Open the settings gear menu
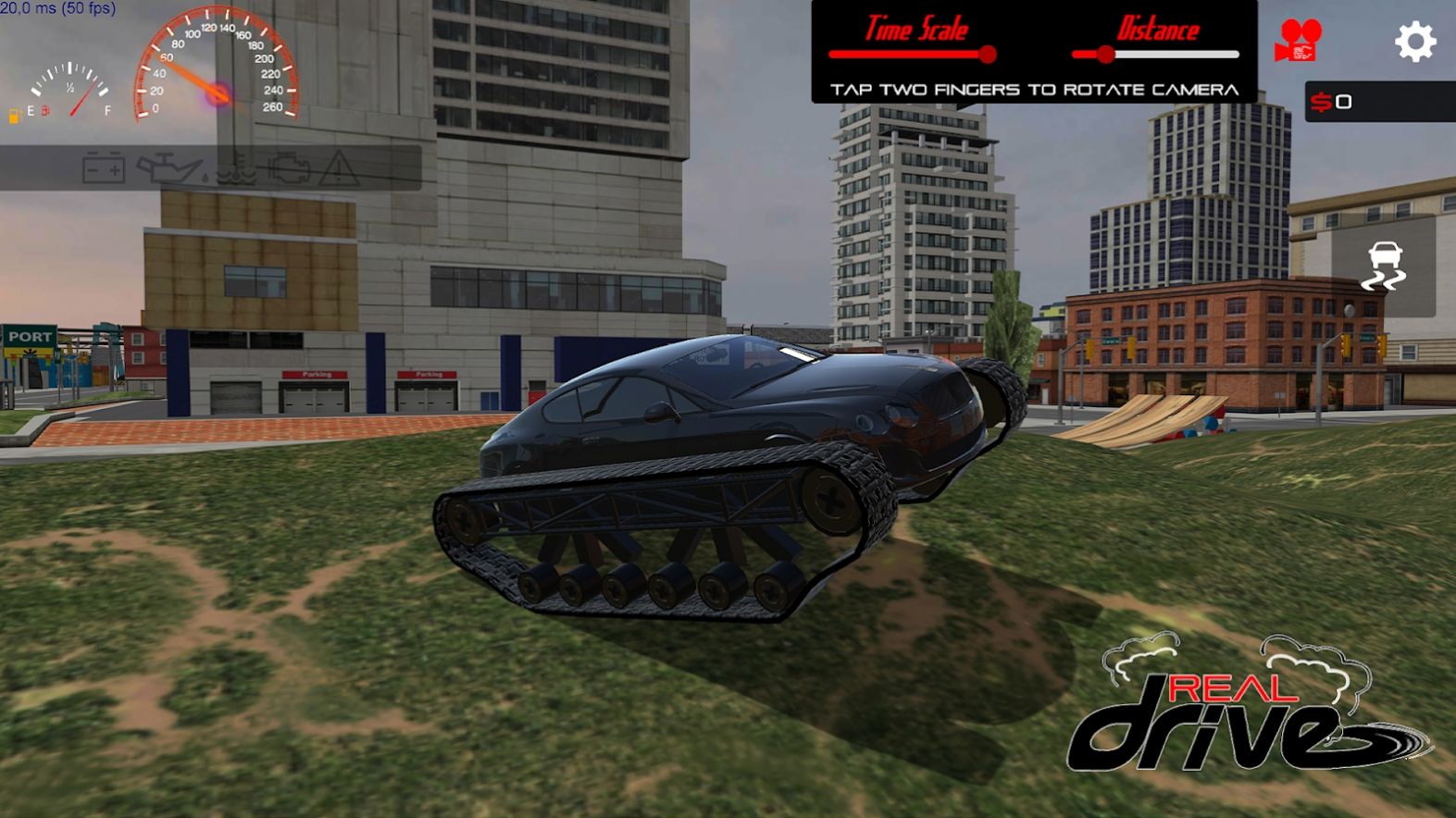 coord(1413,43)
